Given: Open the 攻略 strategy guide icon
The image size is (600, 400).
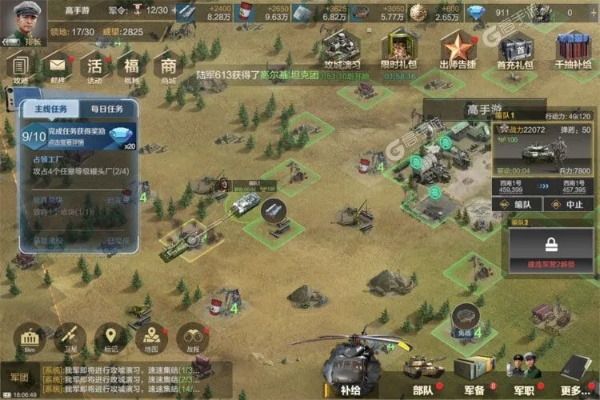Looking at the screenshot, I should 22,69.
